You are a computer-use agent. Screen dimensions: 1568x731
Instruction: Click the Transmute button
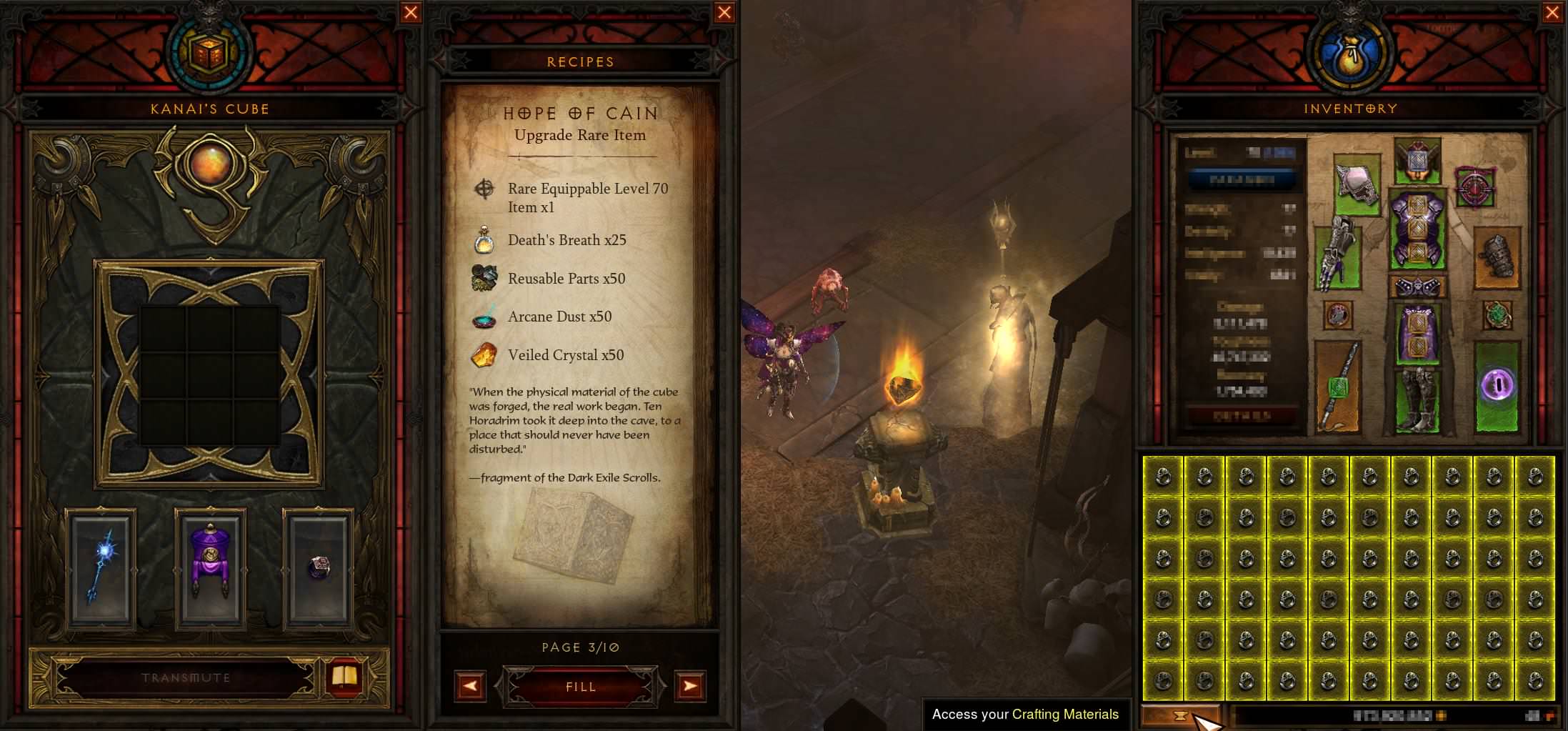[x=186, y=677]
